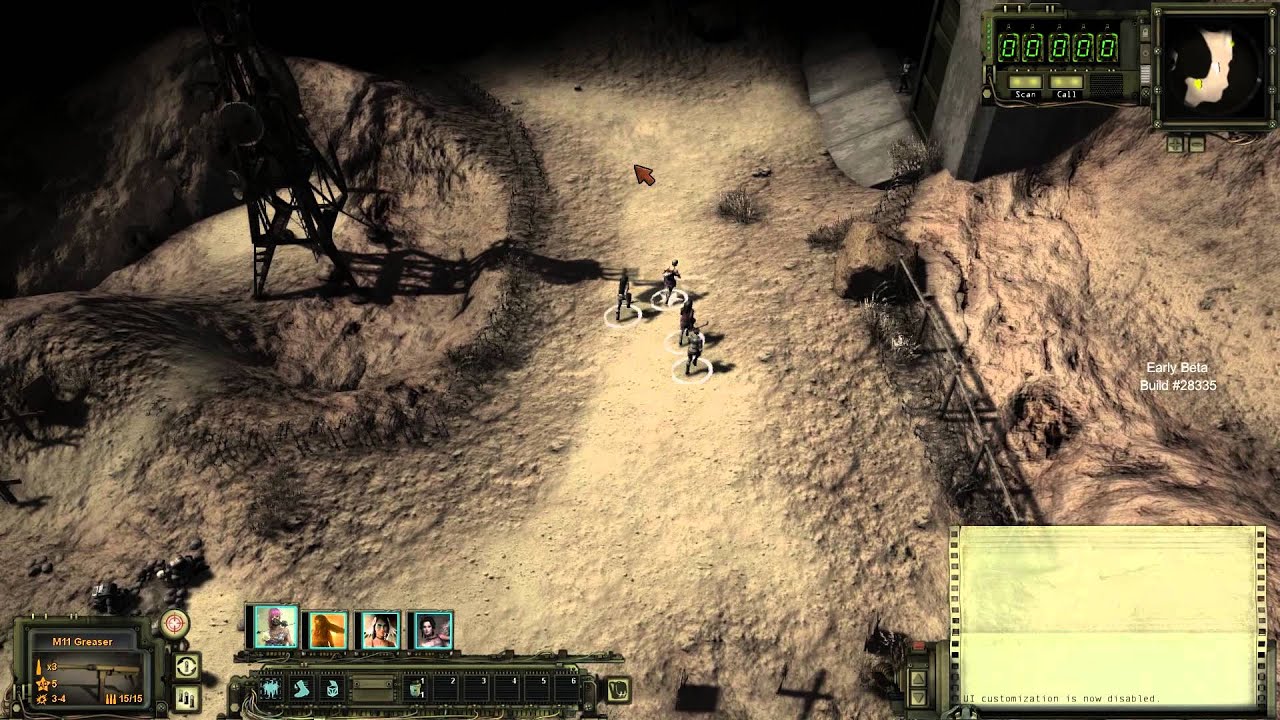Hit the radio Scan button

[1026, 83]
